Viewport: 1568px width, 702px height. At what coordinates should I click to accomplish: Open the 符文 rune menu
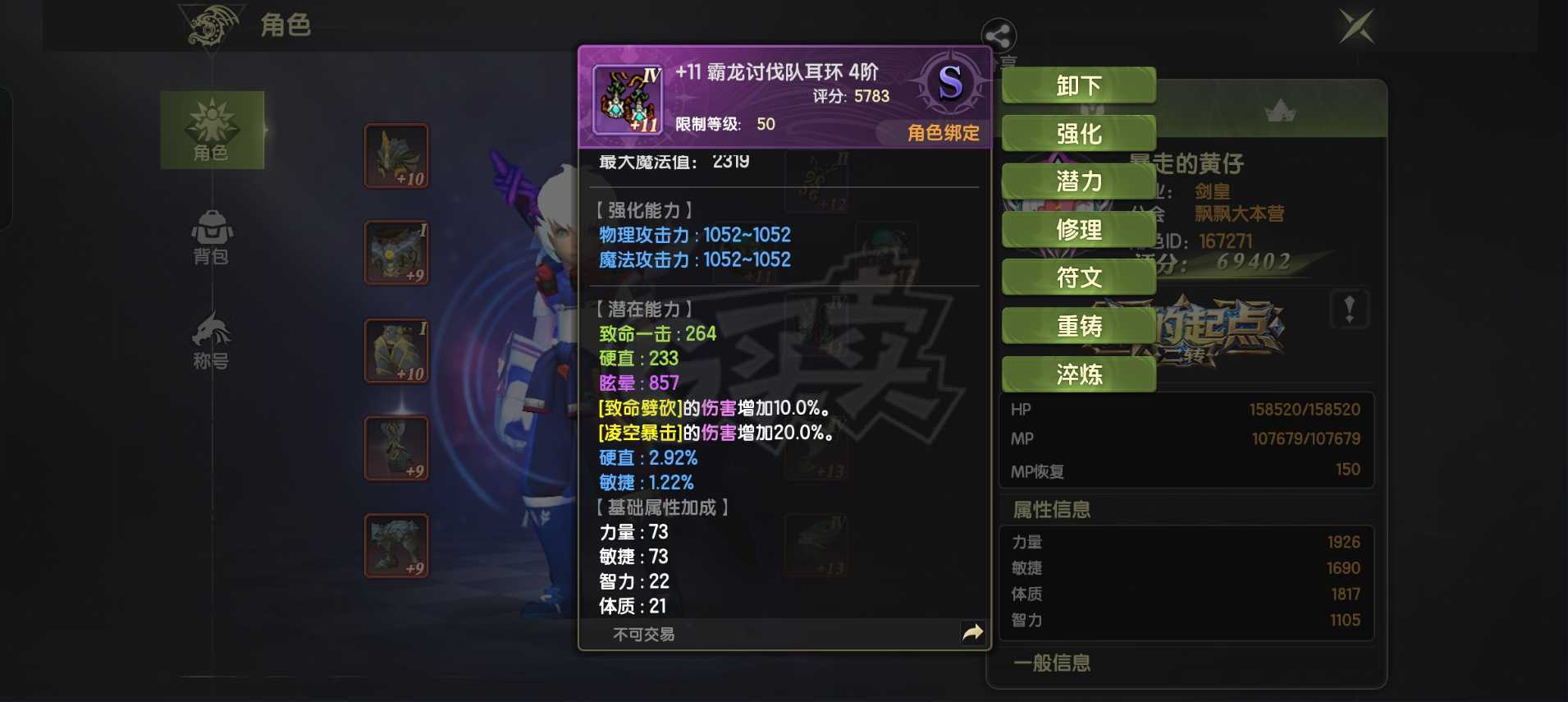(1077, 277)
